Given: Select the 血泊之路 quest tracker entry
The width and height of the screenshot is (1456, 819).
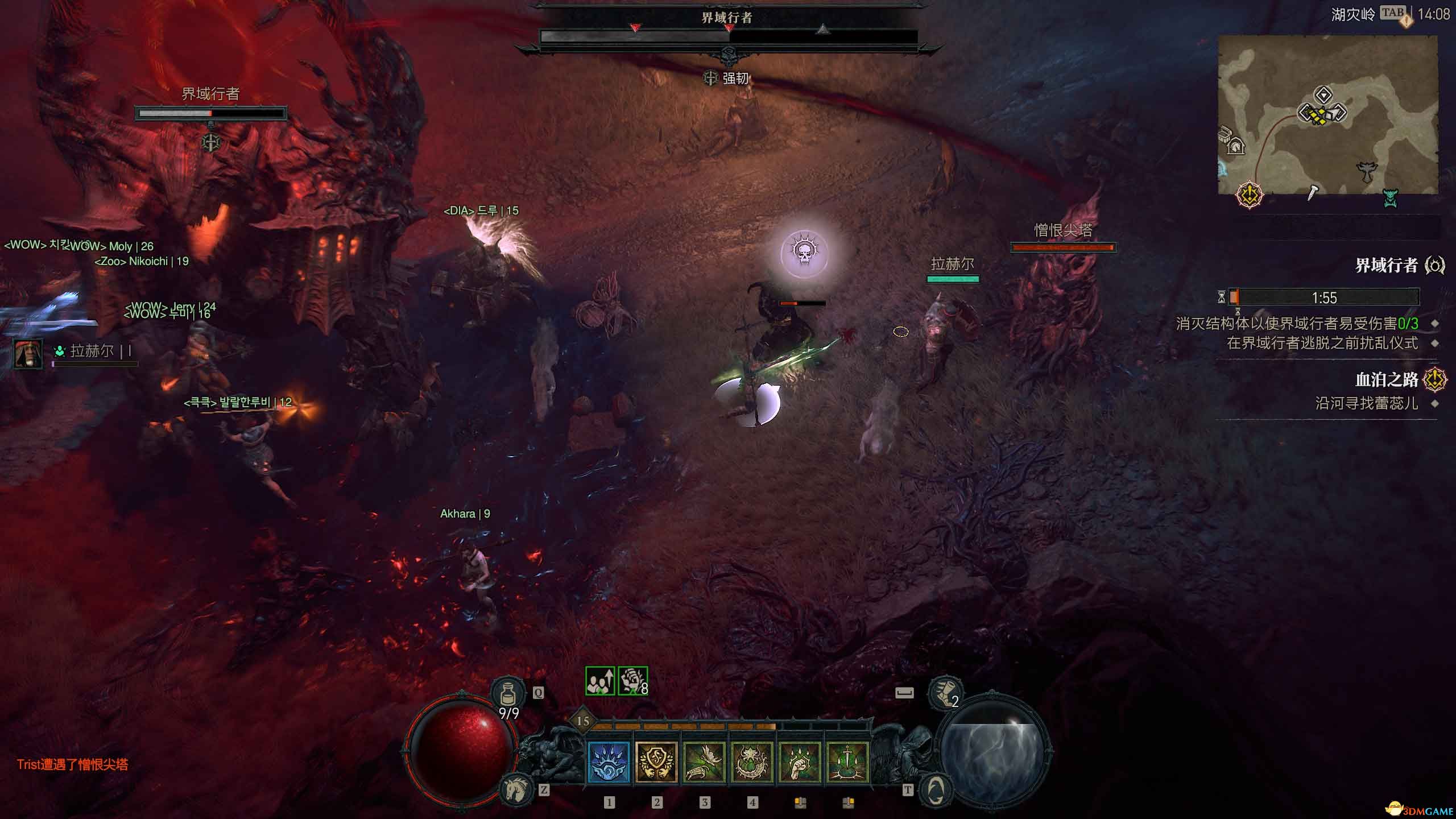Looking at the screenshot, I should coord(1385,379).
